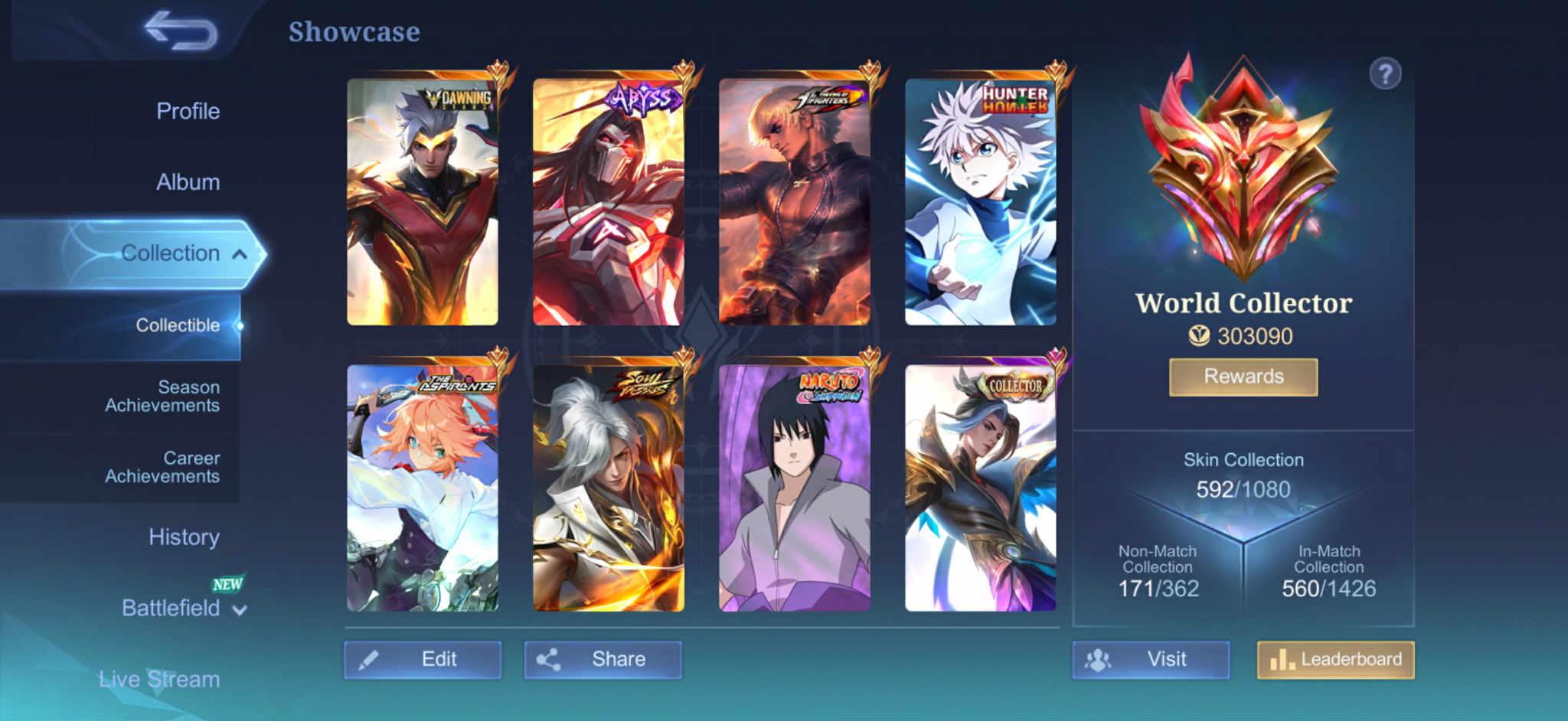This screenshot has width=1568, height=721.
Task: Select the Dawning skin card
Action: (423, 202)
